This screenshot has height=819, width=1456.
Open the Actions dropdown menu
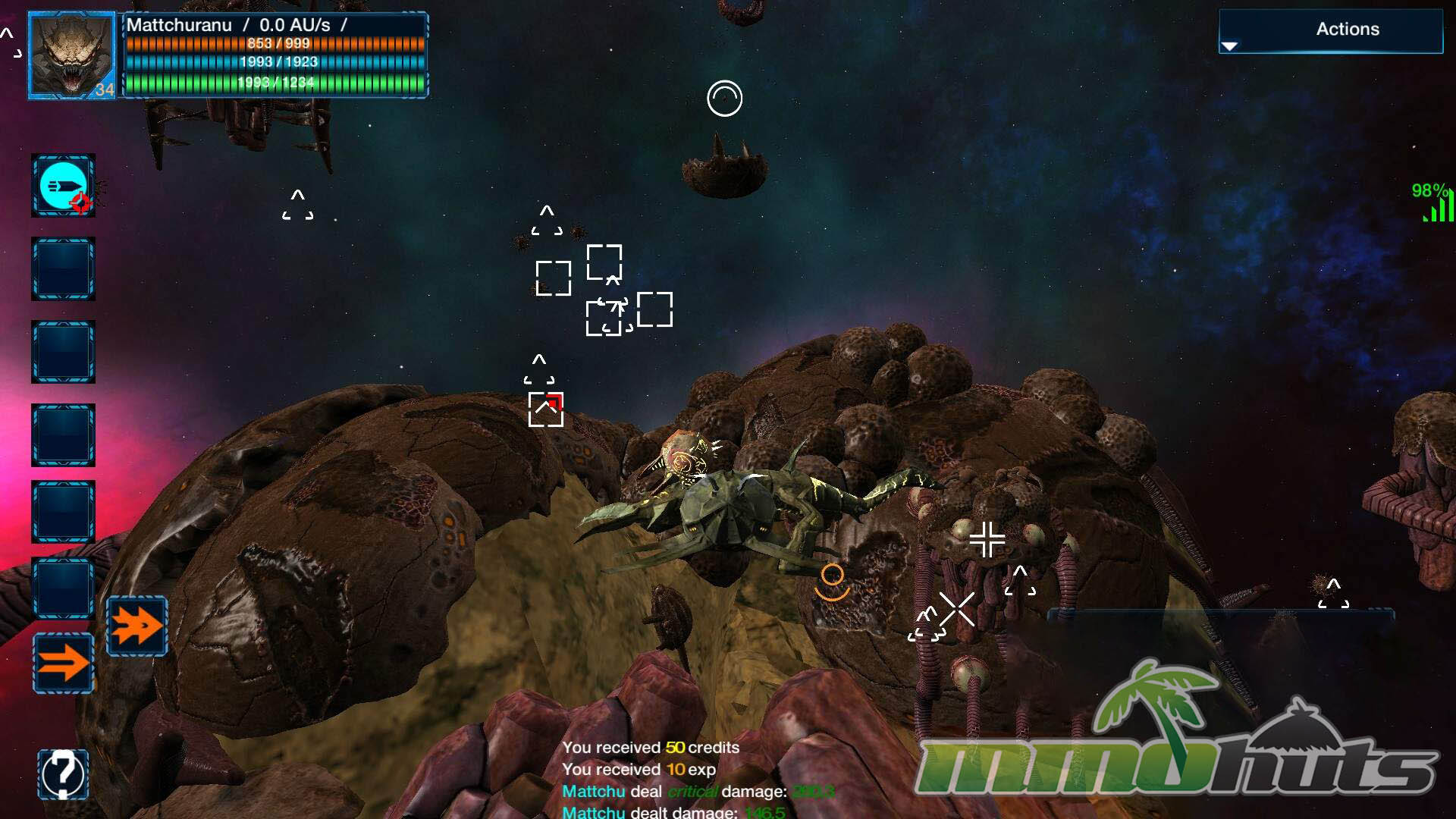coord(1330,31)
